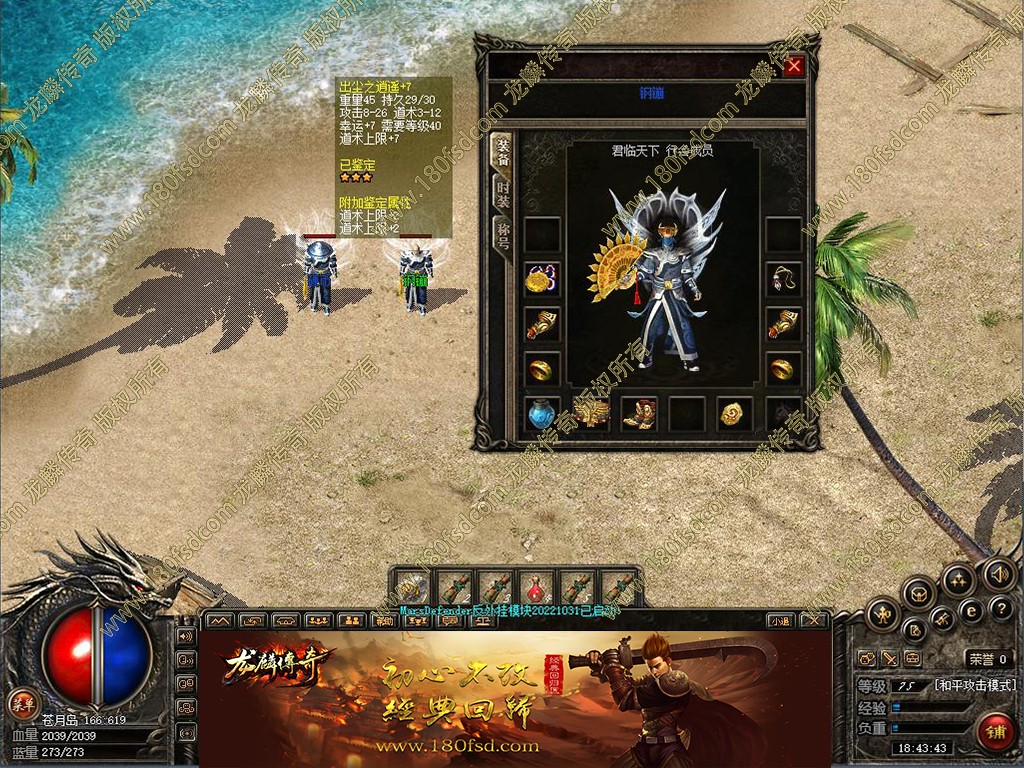
Task: Pick the gold and purple medal slot
Action: (542, 279)
